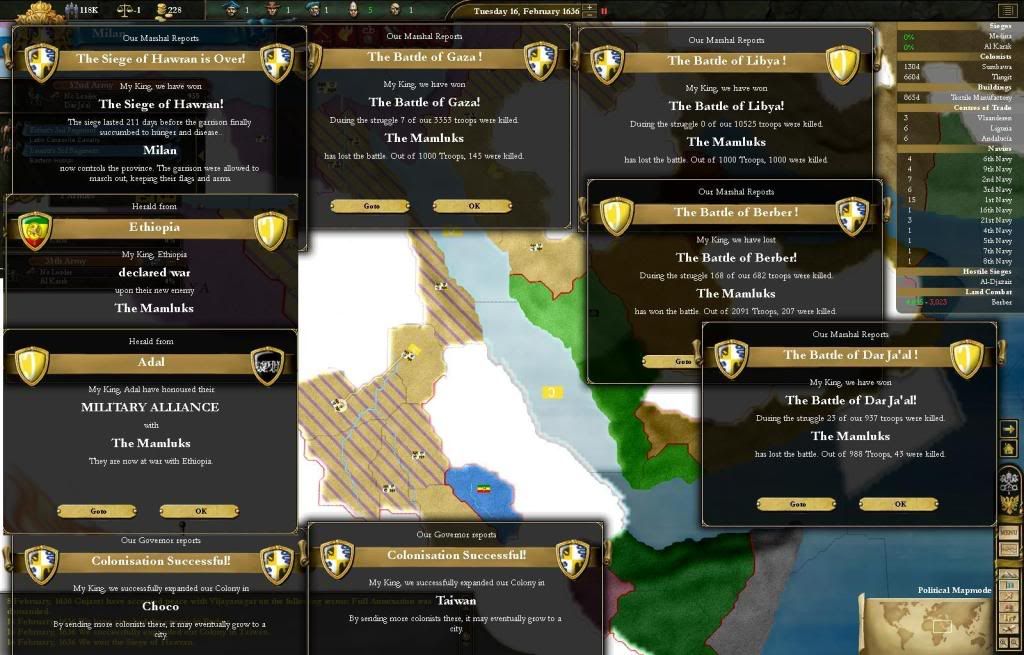Dismiss the Adal military alliance message with OK
The image size is (1024, 655).
pos(200,511)
